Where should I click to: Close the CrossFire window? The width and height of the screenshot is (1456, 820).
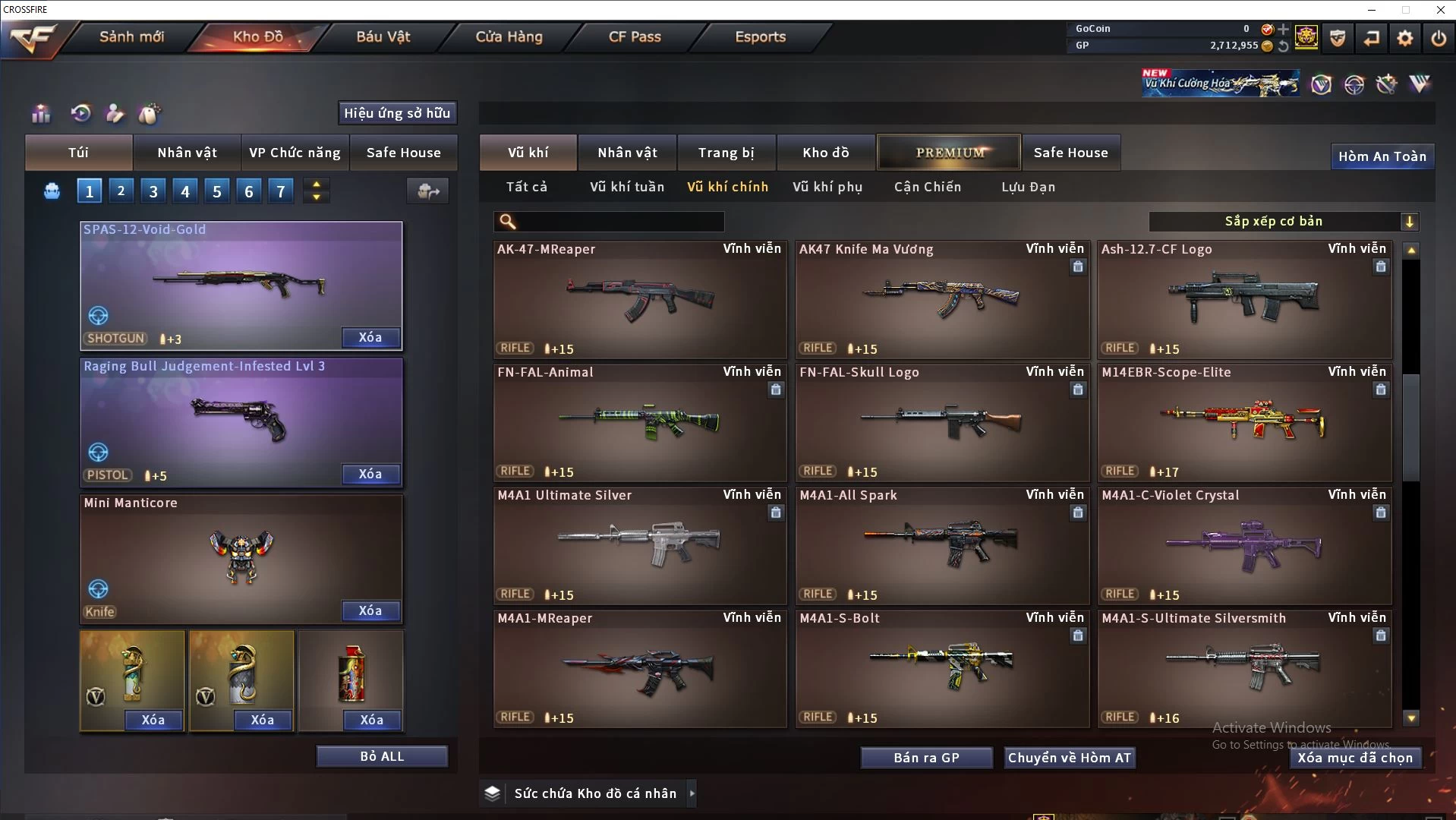(1440, 10)
